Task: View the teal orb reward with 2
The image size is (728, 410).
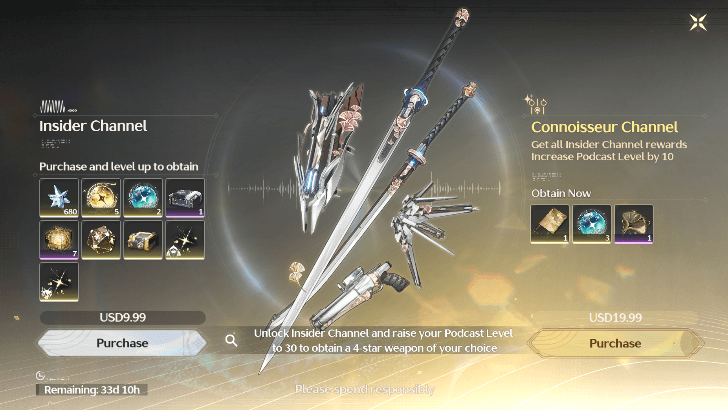Action: coord(143,198)
